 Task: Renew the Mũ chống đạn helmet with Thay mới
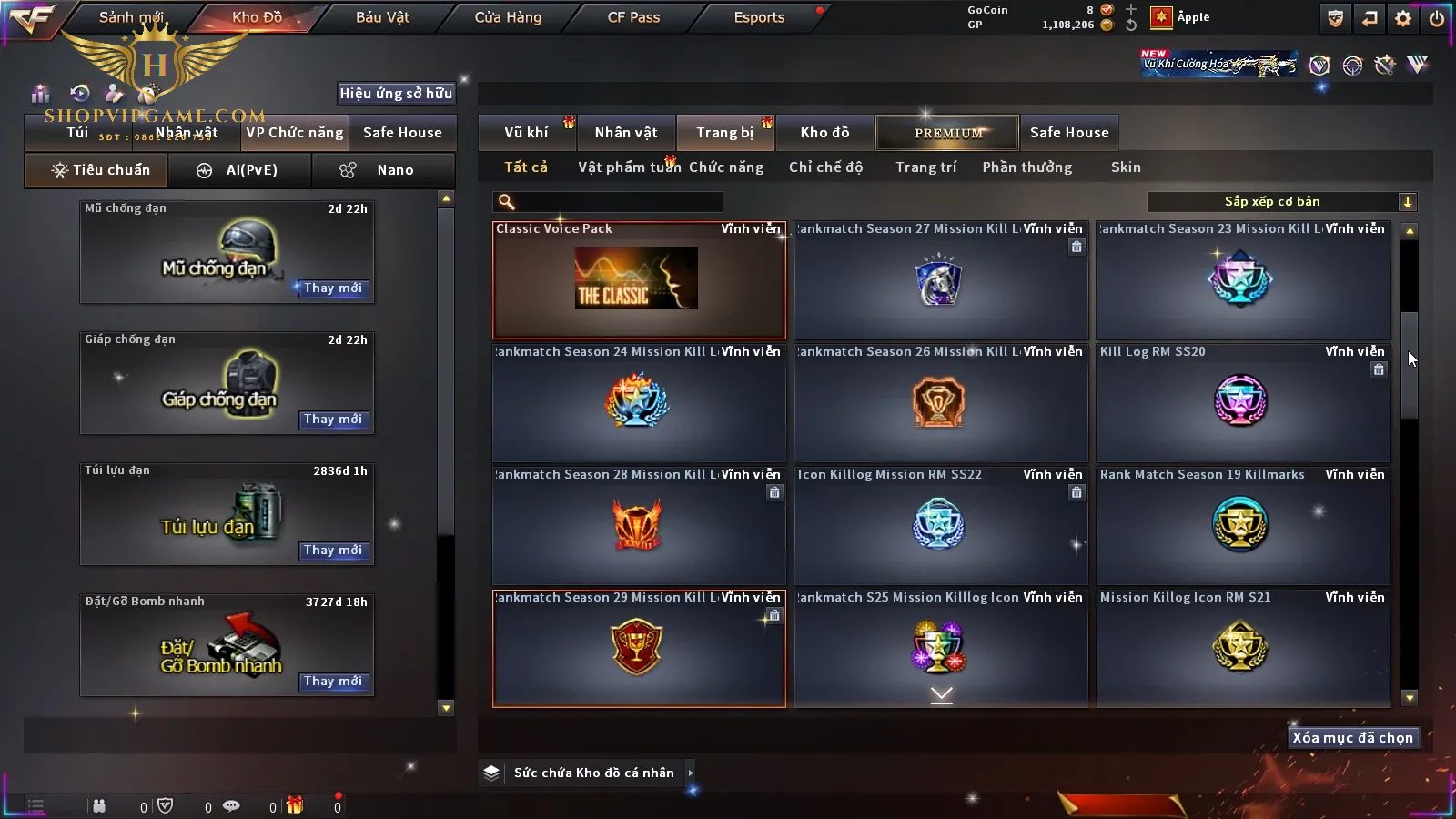pyautogui.click(x=333, y=288)
